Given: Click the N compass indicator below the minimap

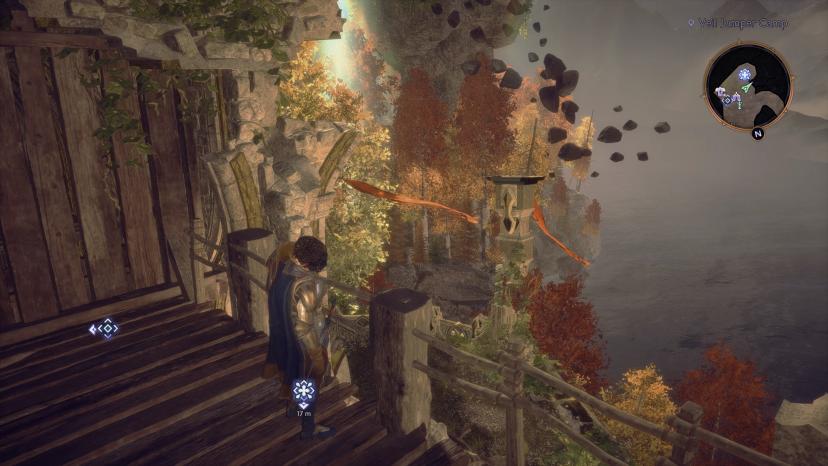Looking at the screenshot, I should [x=757, y=133].
